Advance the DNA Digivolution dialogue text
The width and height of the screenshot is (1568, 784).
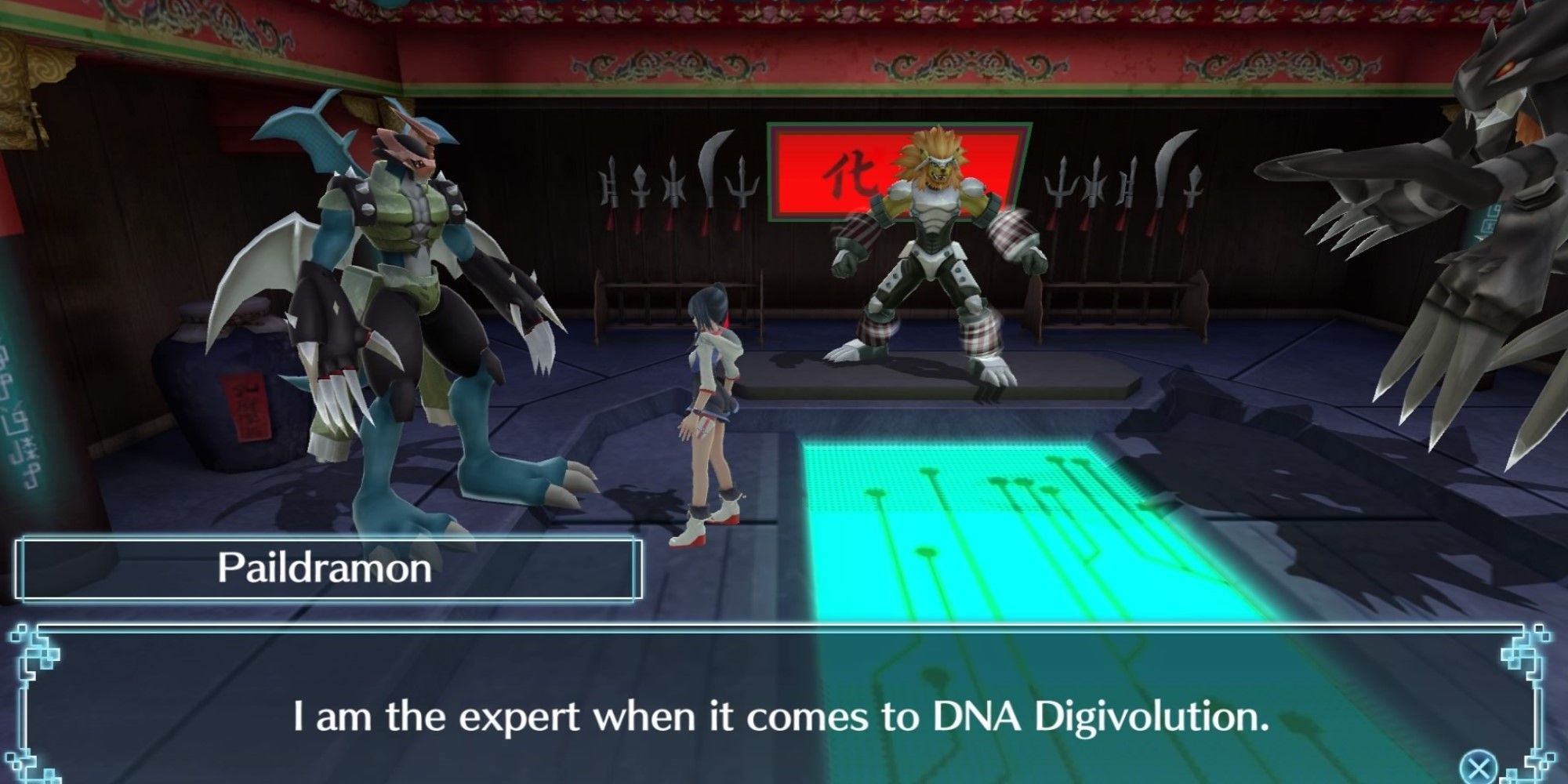[784, 713]
